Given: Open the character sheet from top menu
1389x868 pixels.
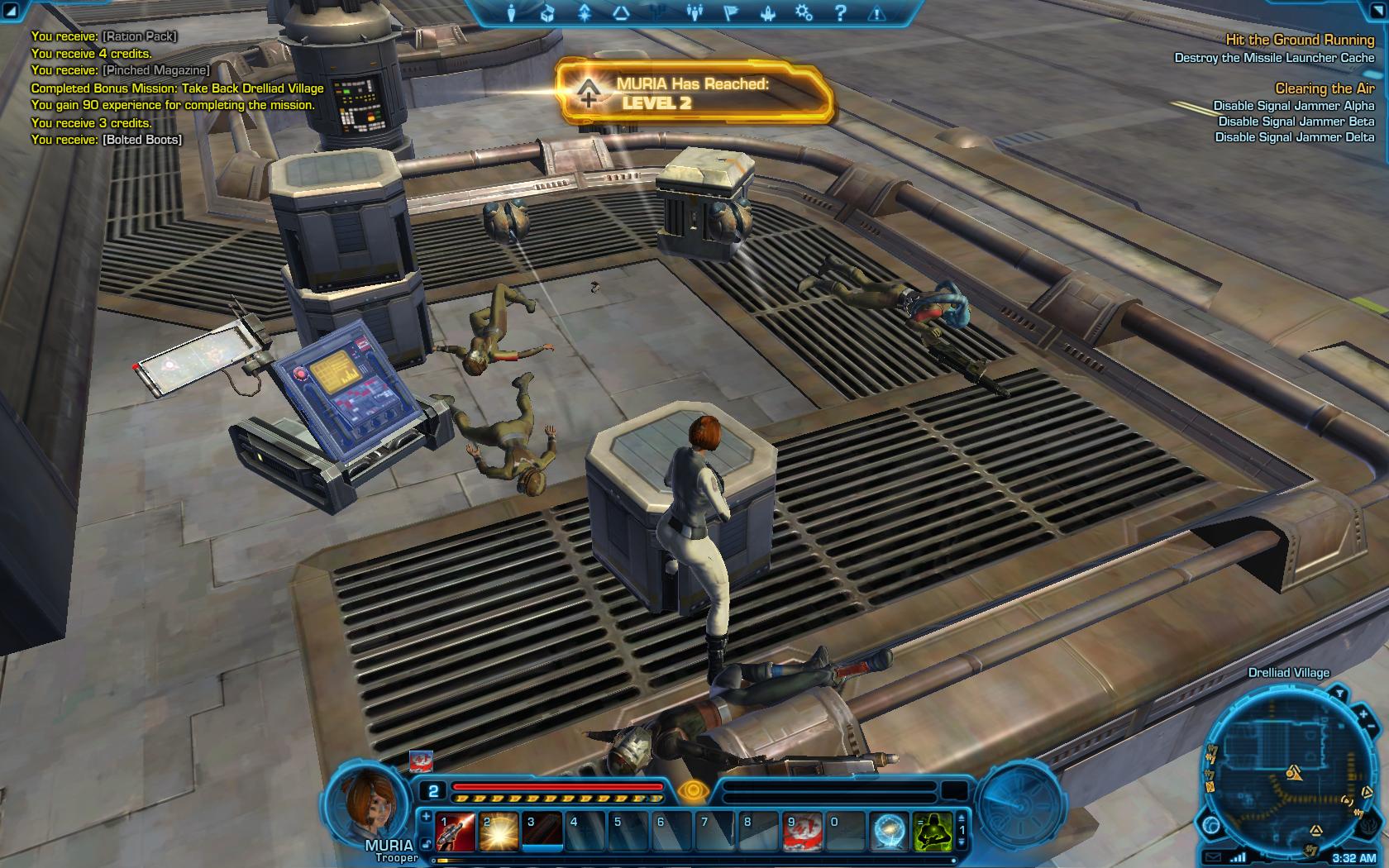Looking at the screenshot, I should pos(511,13).
